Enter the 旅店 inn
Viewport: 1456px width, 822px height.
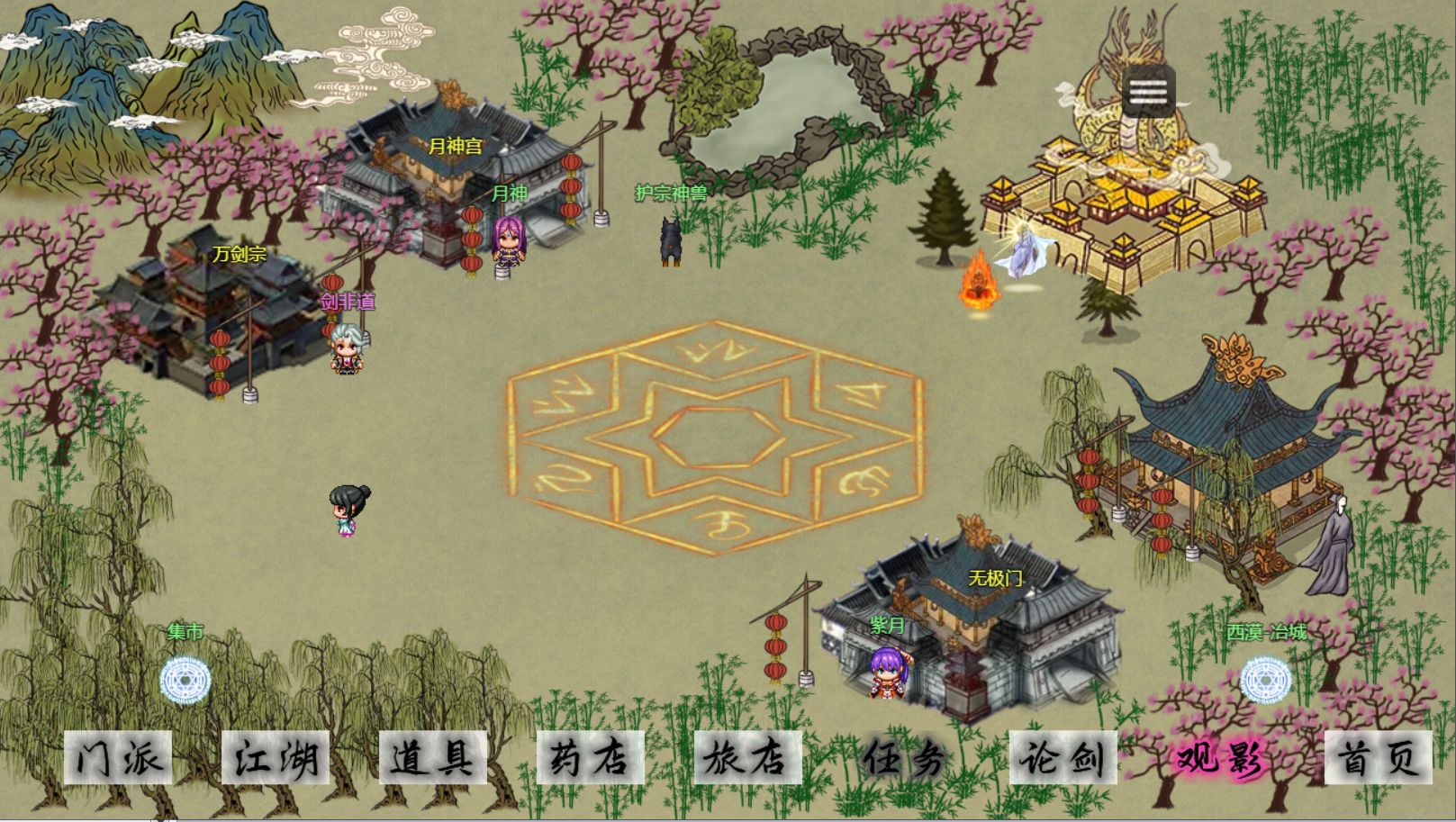[748, 758]
